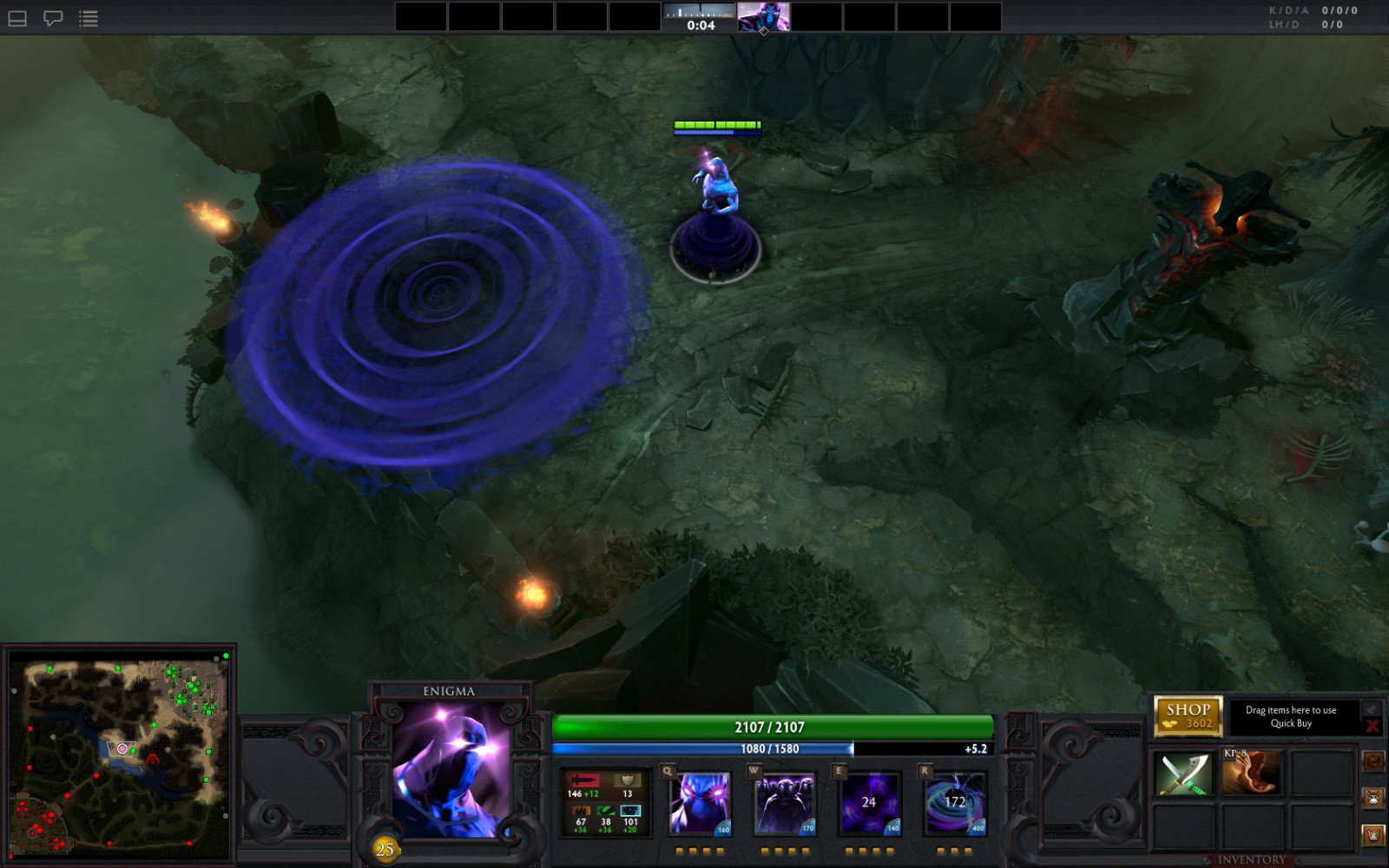Select the Midnight Pulse ability icon
Screen dimensions: 1389x868
point(869,804)
